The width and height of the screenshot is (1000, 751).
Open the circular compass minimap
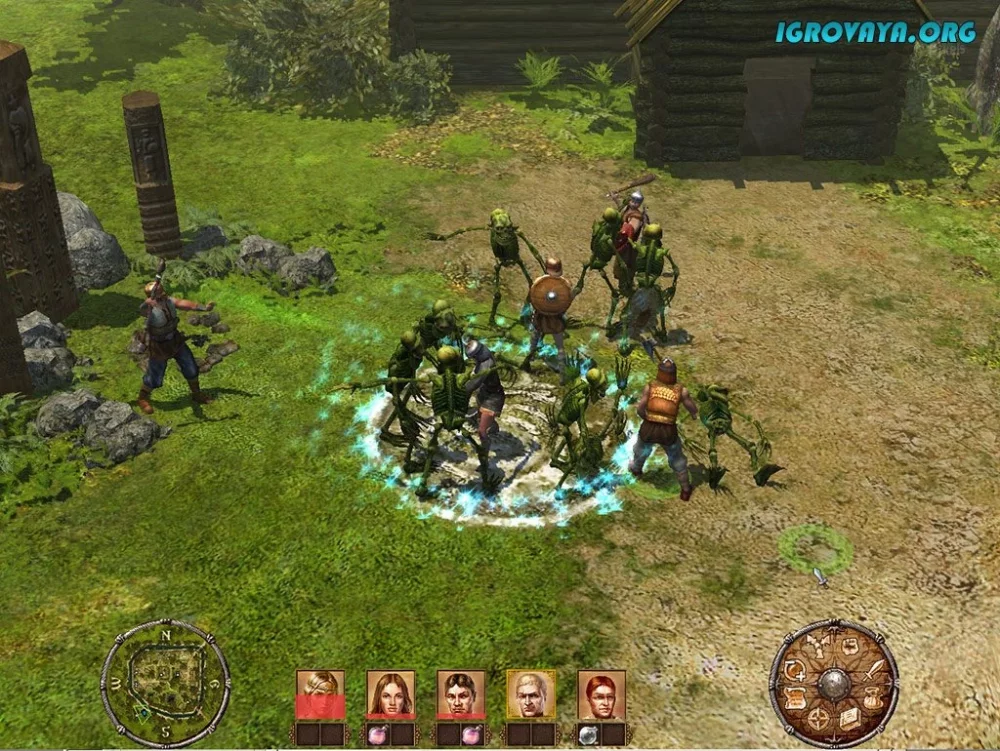[x=165, y=684]
